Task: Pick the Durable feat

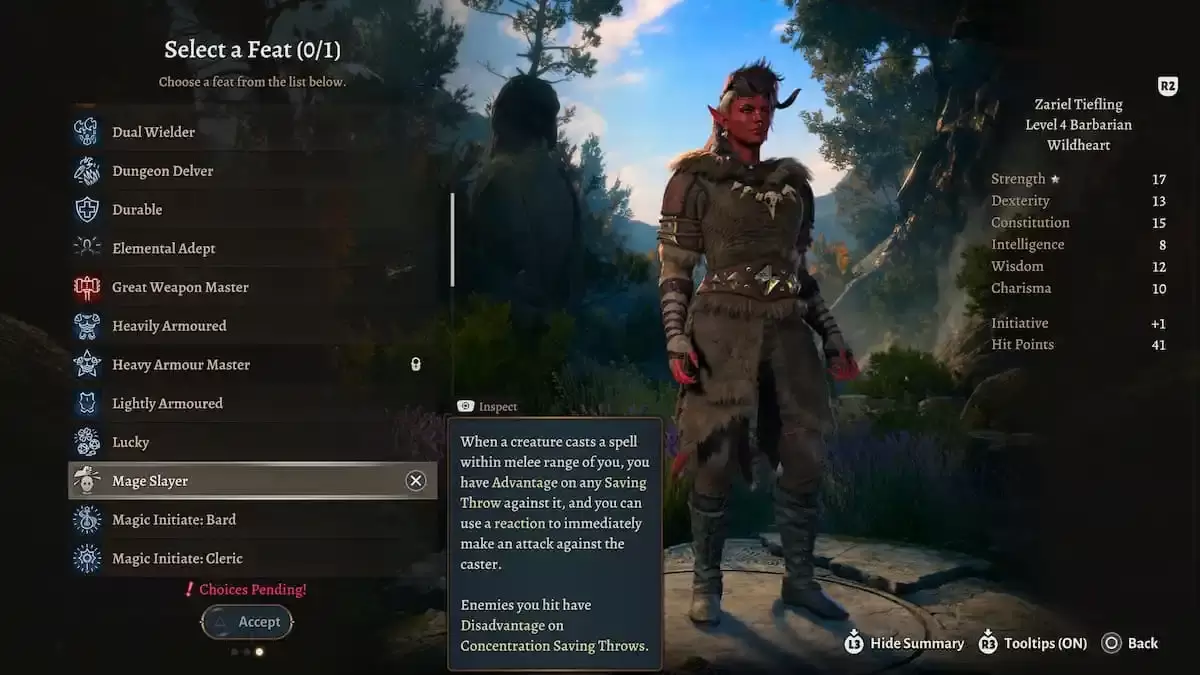Action: point(137,210)
